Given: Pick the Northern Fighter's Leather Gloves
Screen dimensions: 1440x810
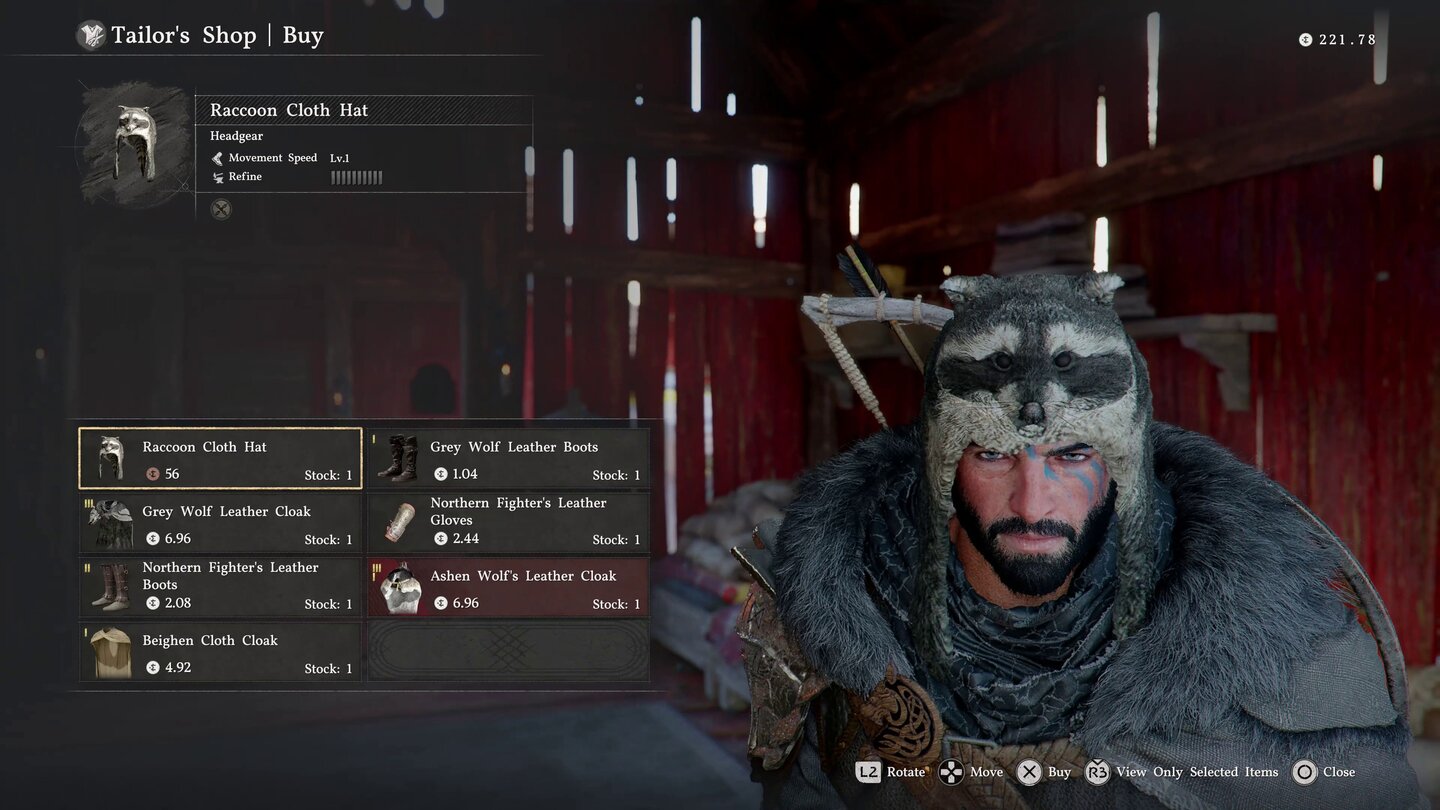Looking at the screenshot, I should pyautogui.click(x=508, y=523).
